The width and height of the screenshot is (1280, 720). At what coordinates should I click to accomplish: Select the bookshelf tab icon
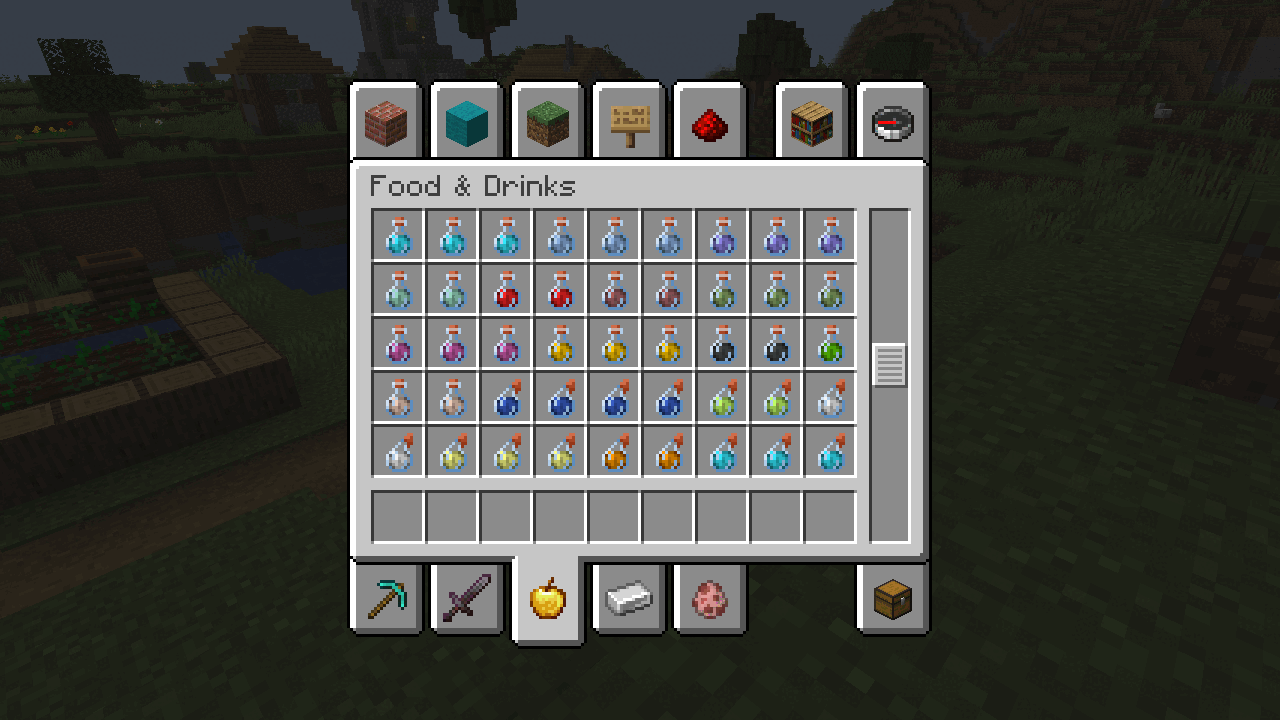812,122
